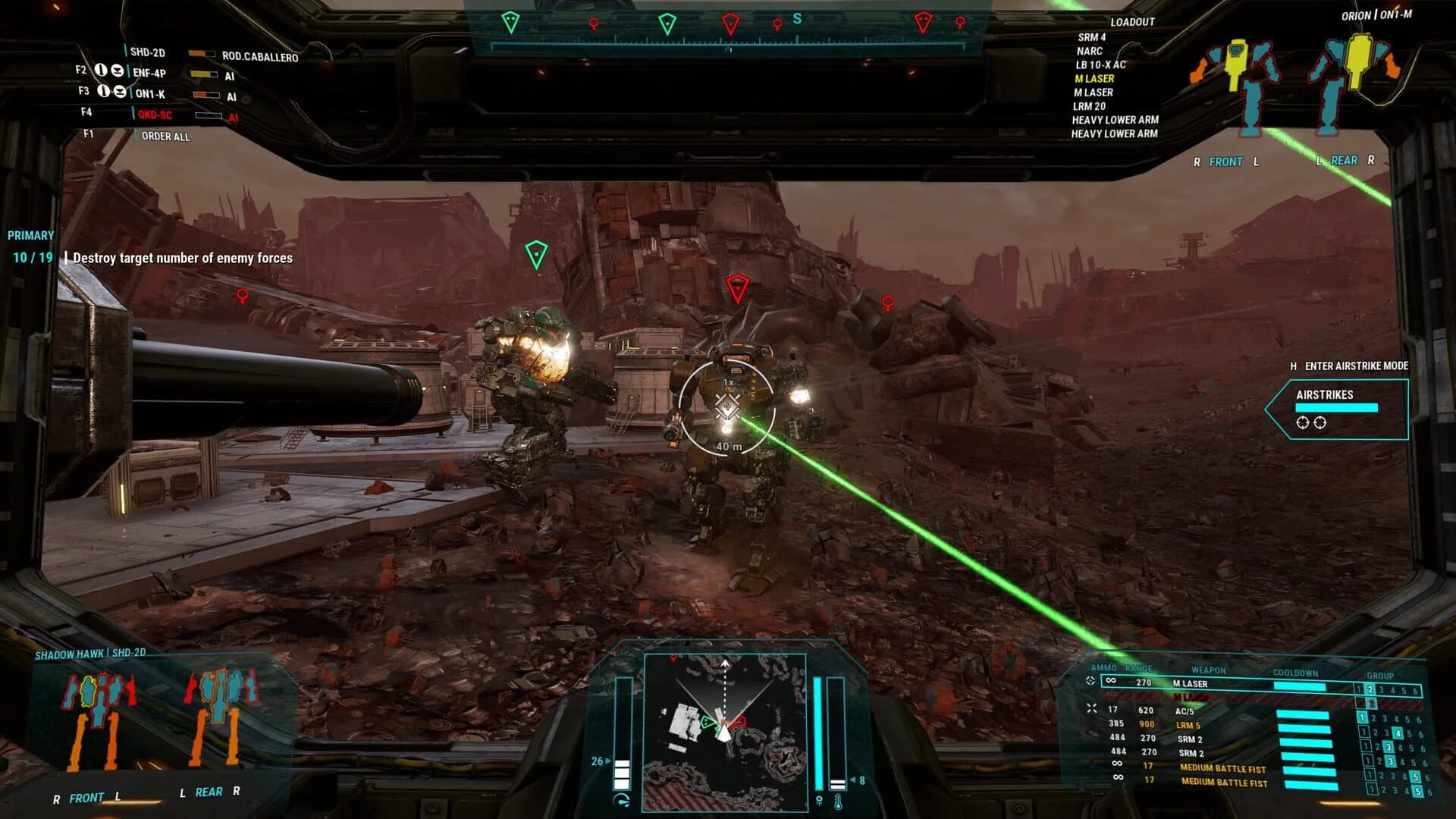Click the crosshair icon on the M LASER row
Viewport: 1456px width, 819px height.
[x=1091, y=682]
